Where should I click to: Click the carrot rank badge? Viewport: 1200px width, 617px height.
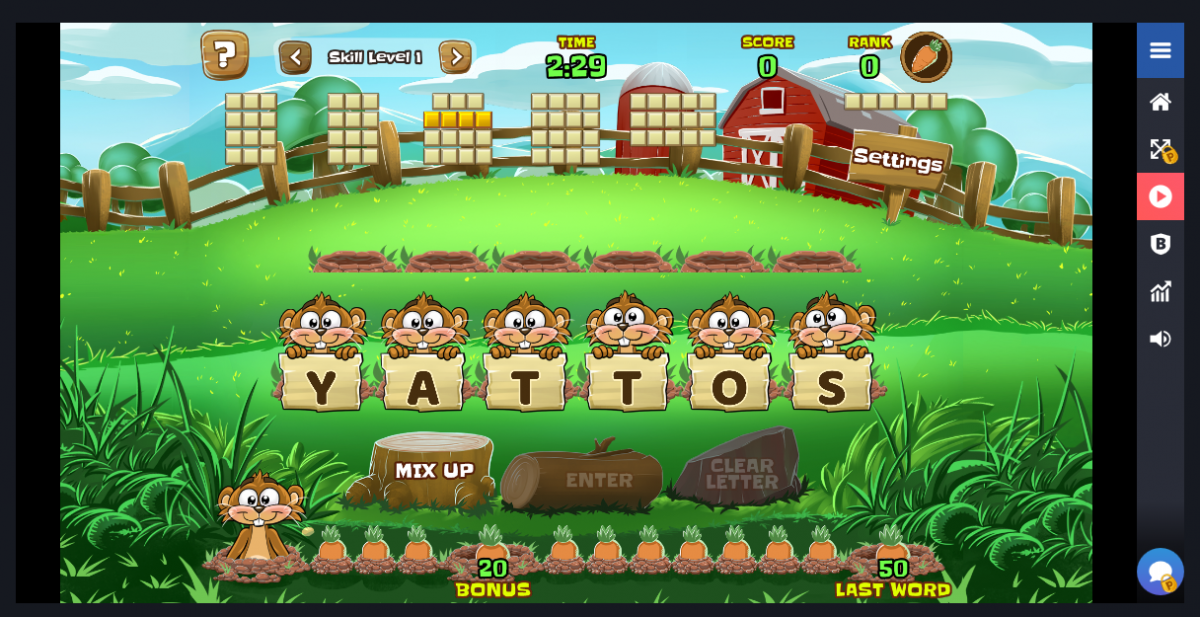tap(925, 57)
